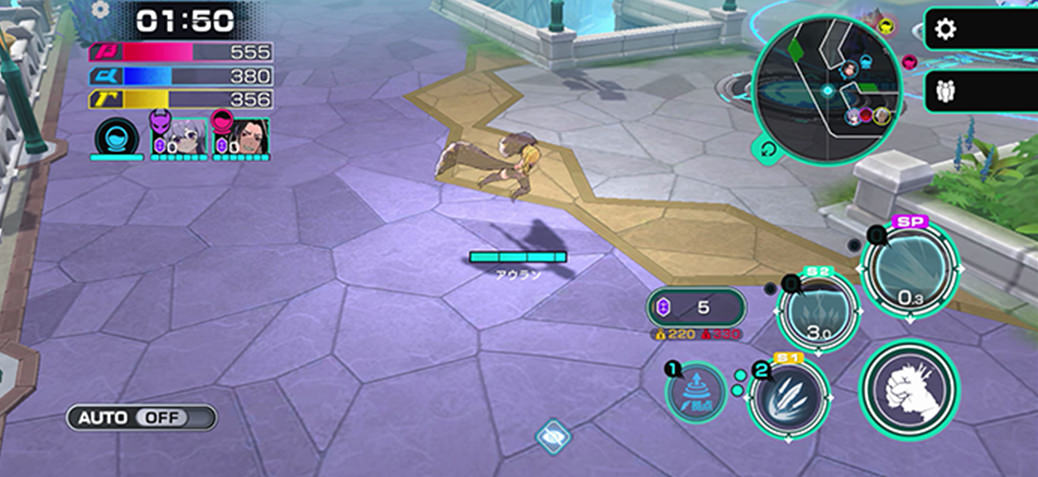Use the fist basic attack button
This screenshot has height=477, width=1038.
pos(909,390)
